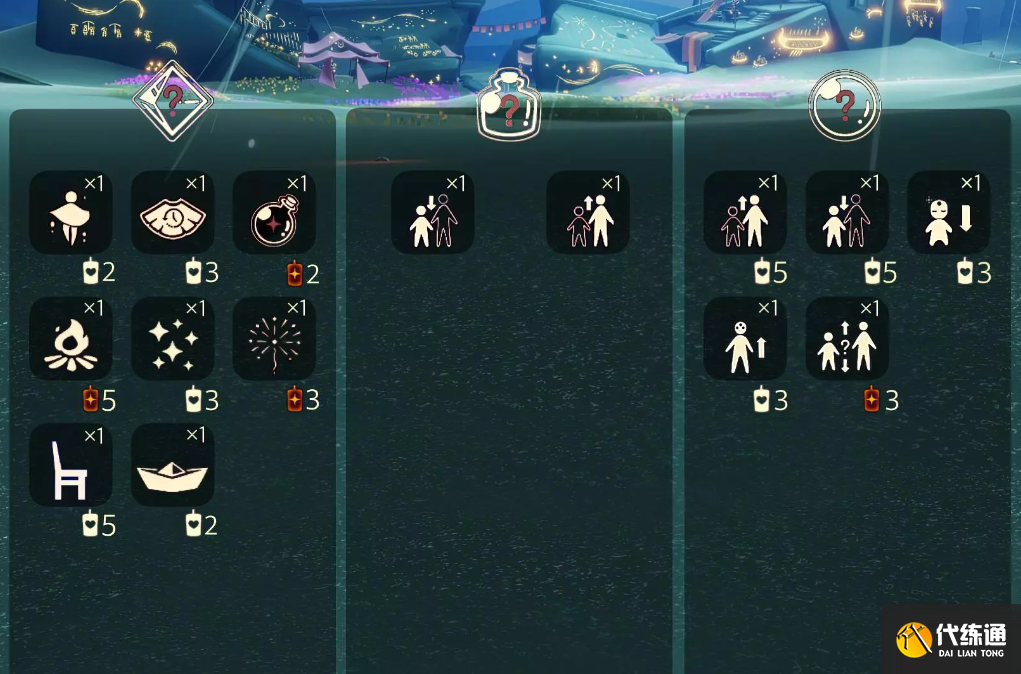The image size is (1021, 674).
Task: Select the fireworks burst item
Action: [x=275, y=338]
